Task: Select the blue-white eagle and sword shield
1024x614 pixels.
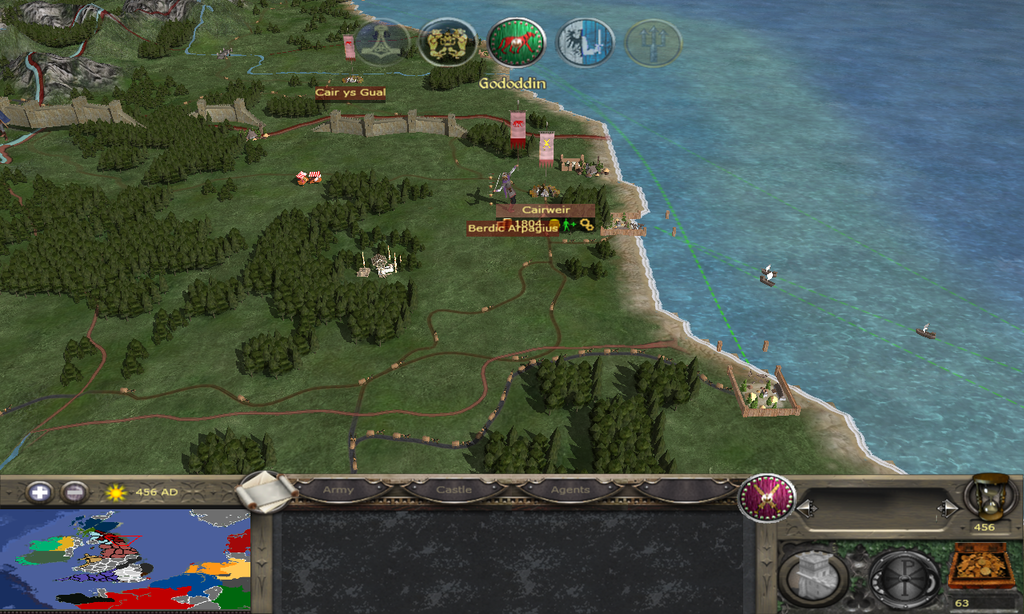Action: coord(585,43)
